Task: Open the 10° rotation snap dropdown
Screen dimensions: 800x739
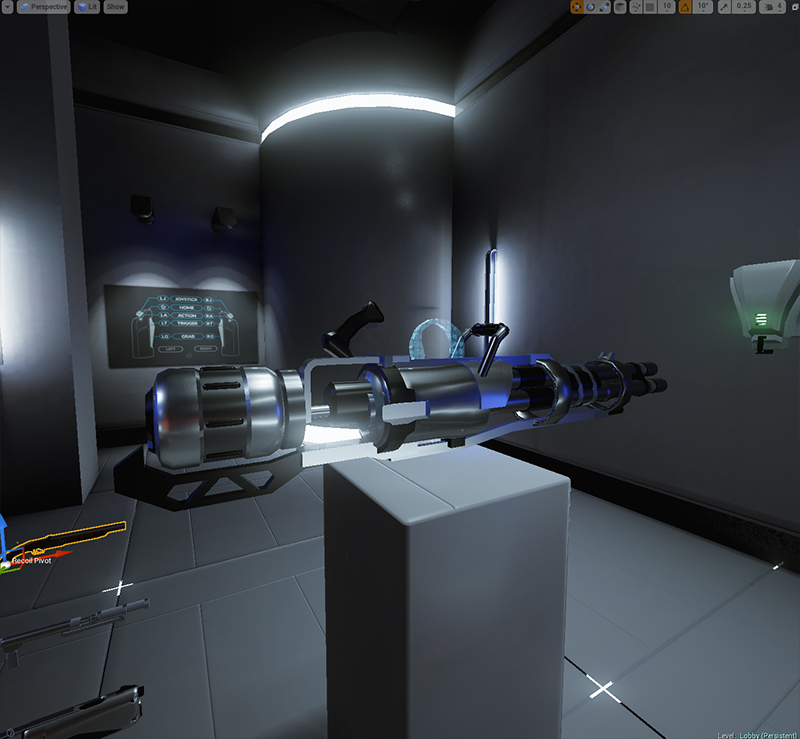Action: pyautogui.click(x=703, y=6)
